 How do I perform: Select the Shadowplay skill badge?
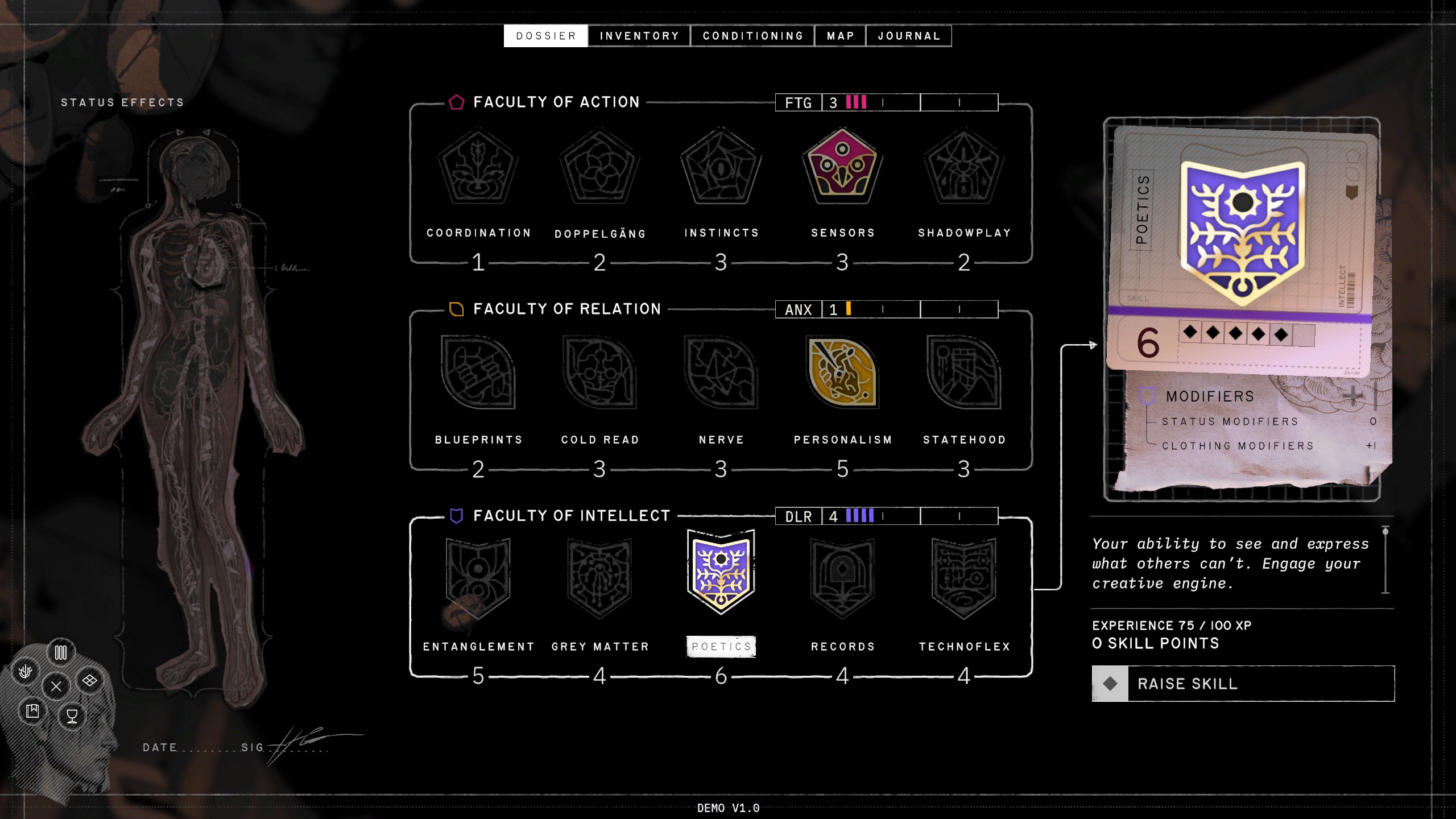pos(964,167)
